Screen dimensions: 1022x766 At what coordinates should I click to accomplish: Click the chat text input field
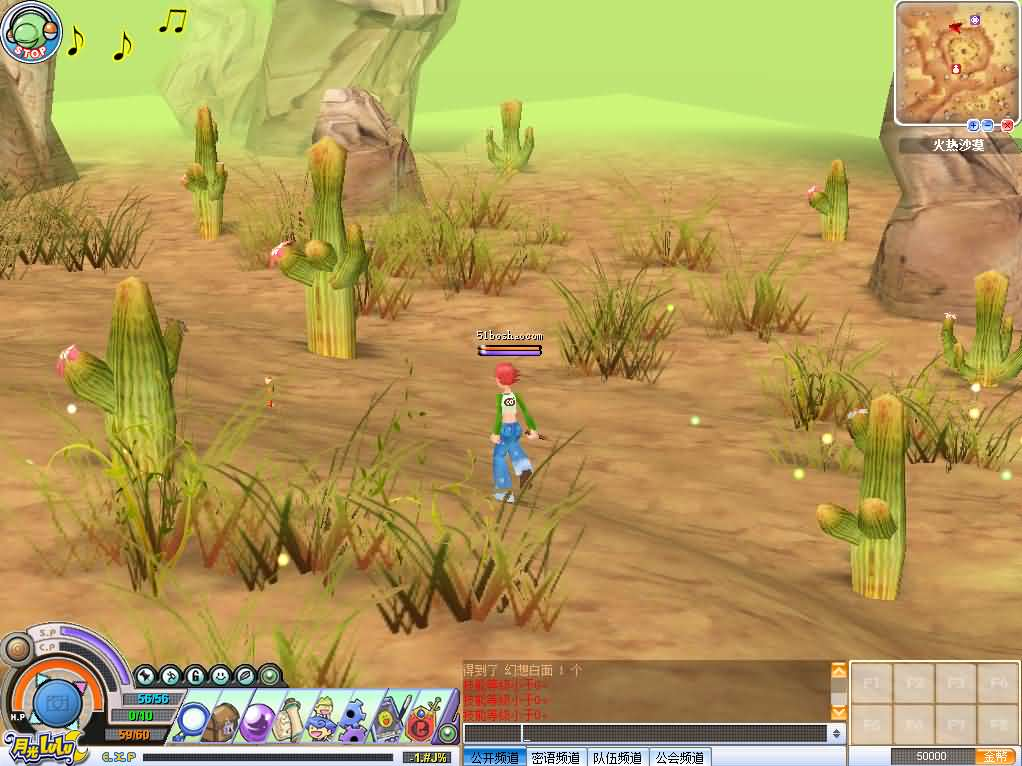pyautogui.click(x=645, y=734)
